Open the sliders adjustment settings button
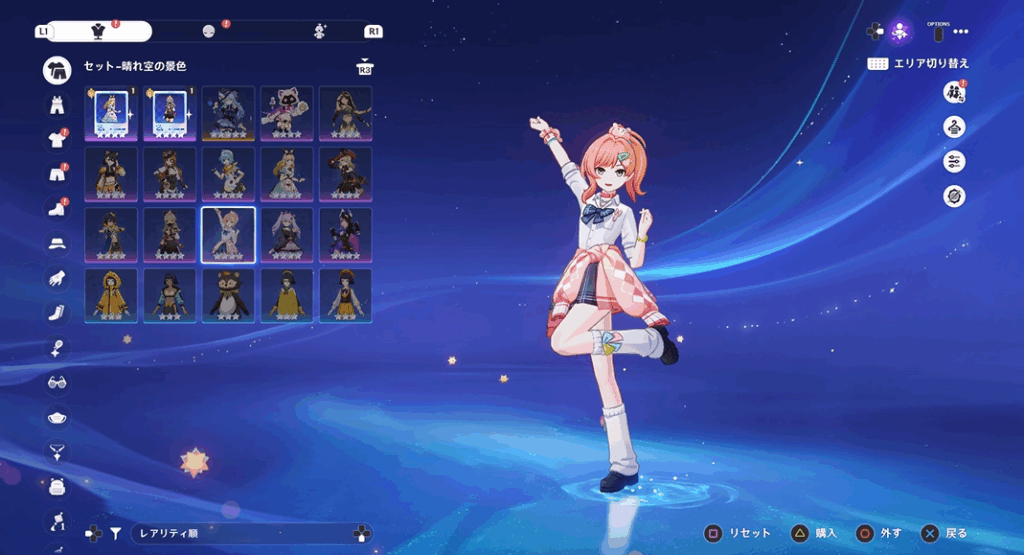Screen dimensions: 1024x555 (954, 161)
